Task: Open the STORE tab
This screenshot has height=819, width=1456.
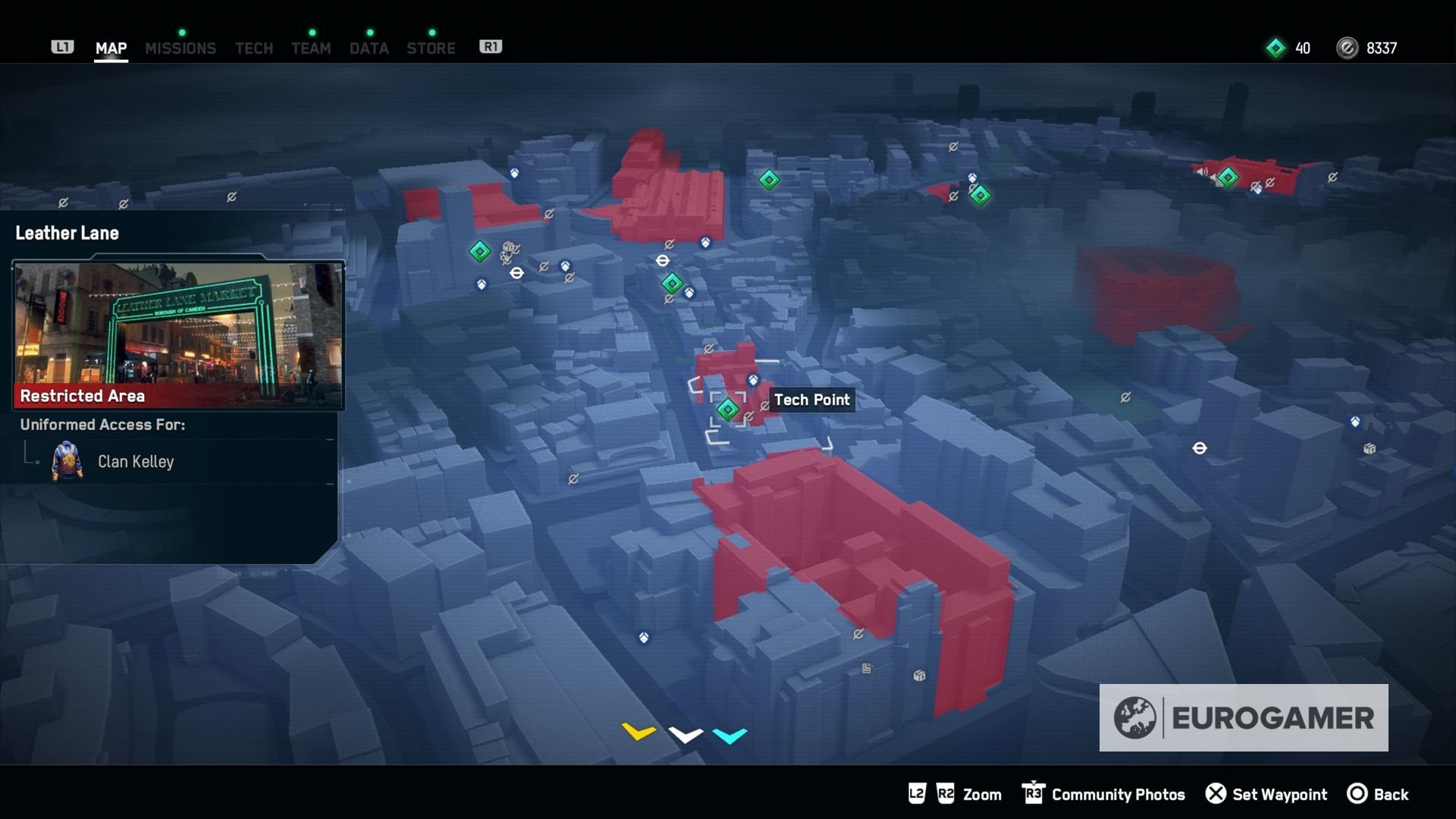Action: click(431, 47)
